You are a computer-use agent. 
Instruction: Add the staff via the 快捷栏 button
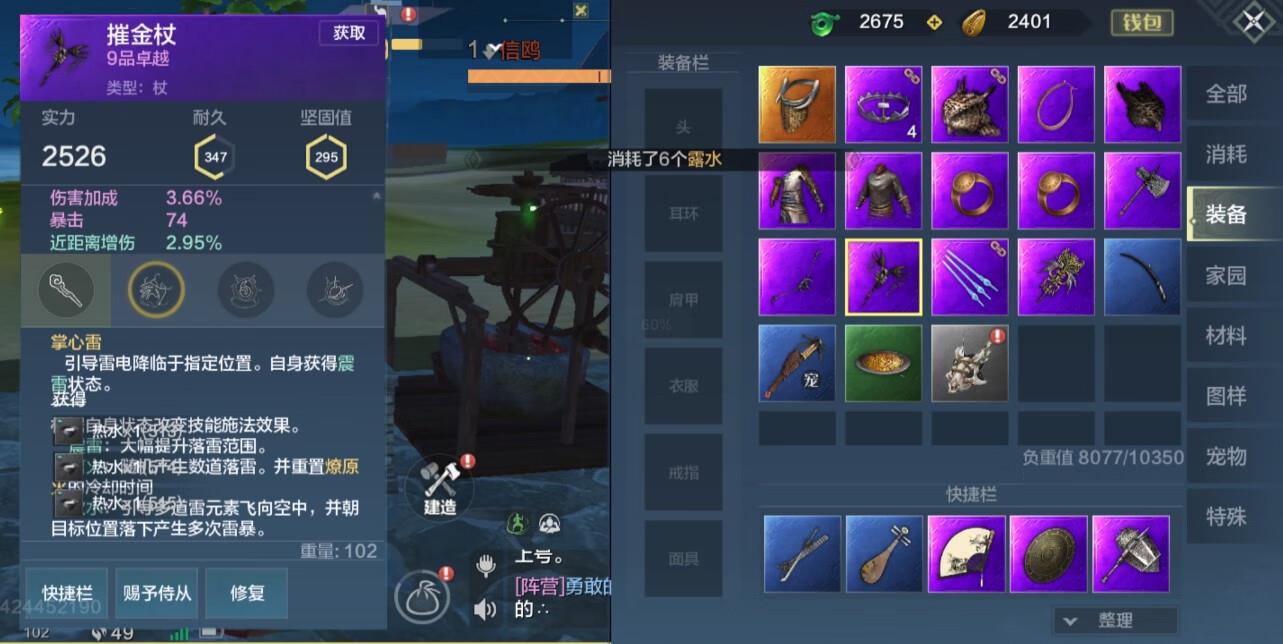[x=67, y=592]
